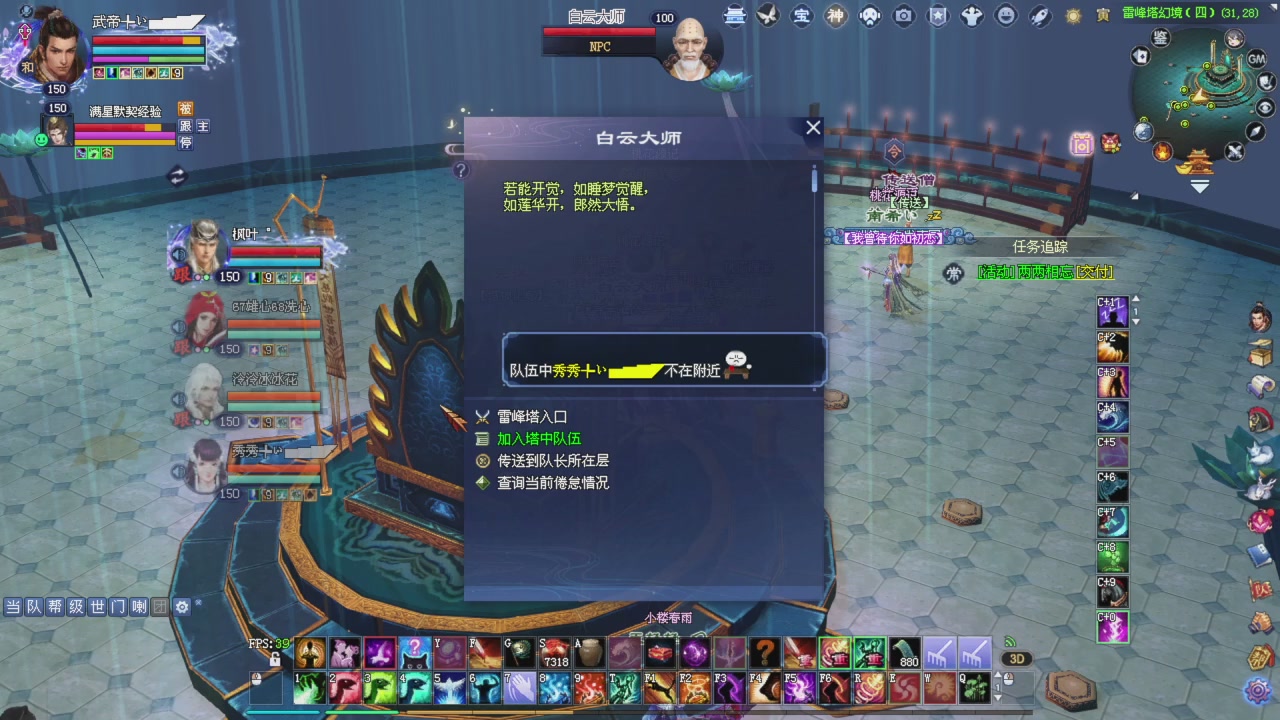Image resolution: width=1280 pixels, height=720 pixels.
Task: Select the skill in hotbar slot 1
Action: (310, 688)
